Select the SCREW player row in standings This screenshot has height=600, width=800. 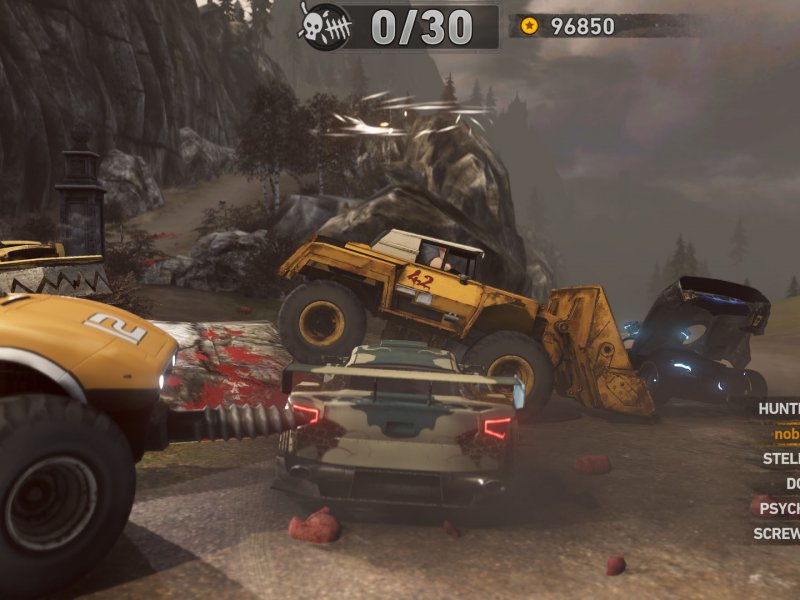pos(776,533)
